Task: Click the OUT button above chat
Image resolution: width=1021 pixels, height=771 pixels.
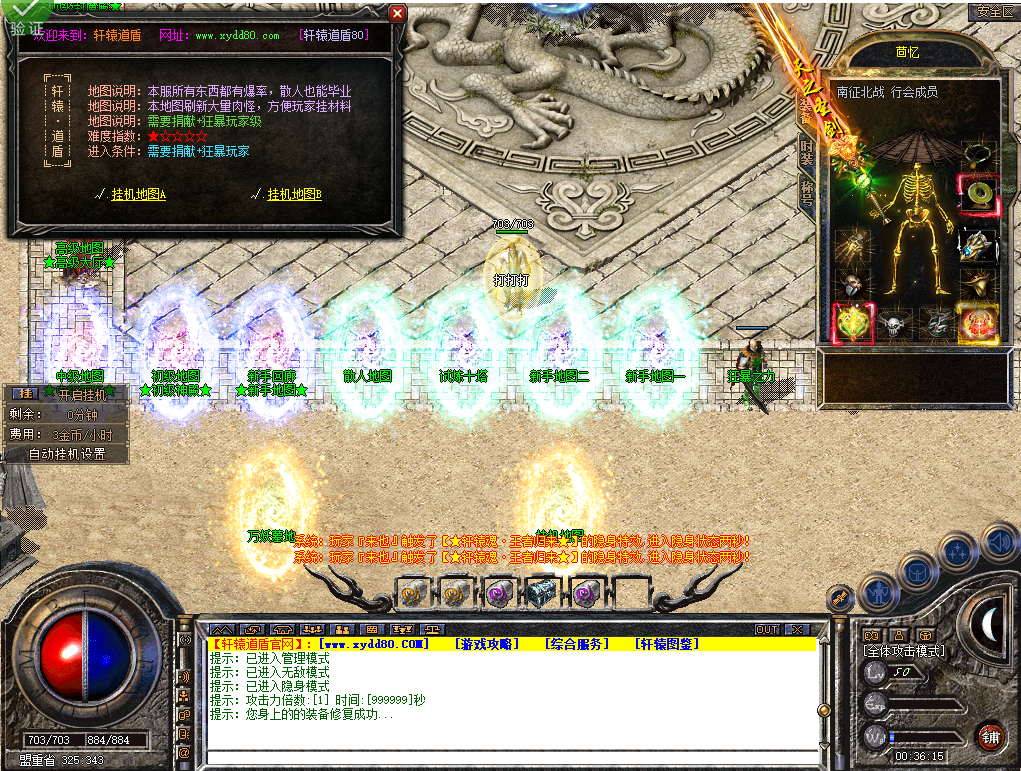Action: pos(766,630)
